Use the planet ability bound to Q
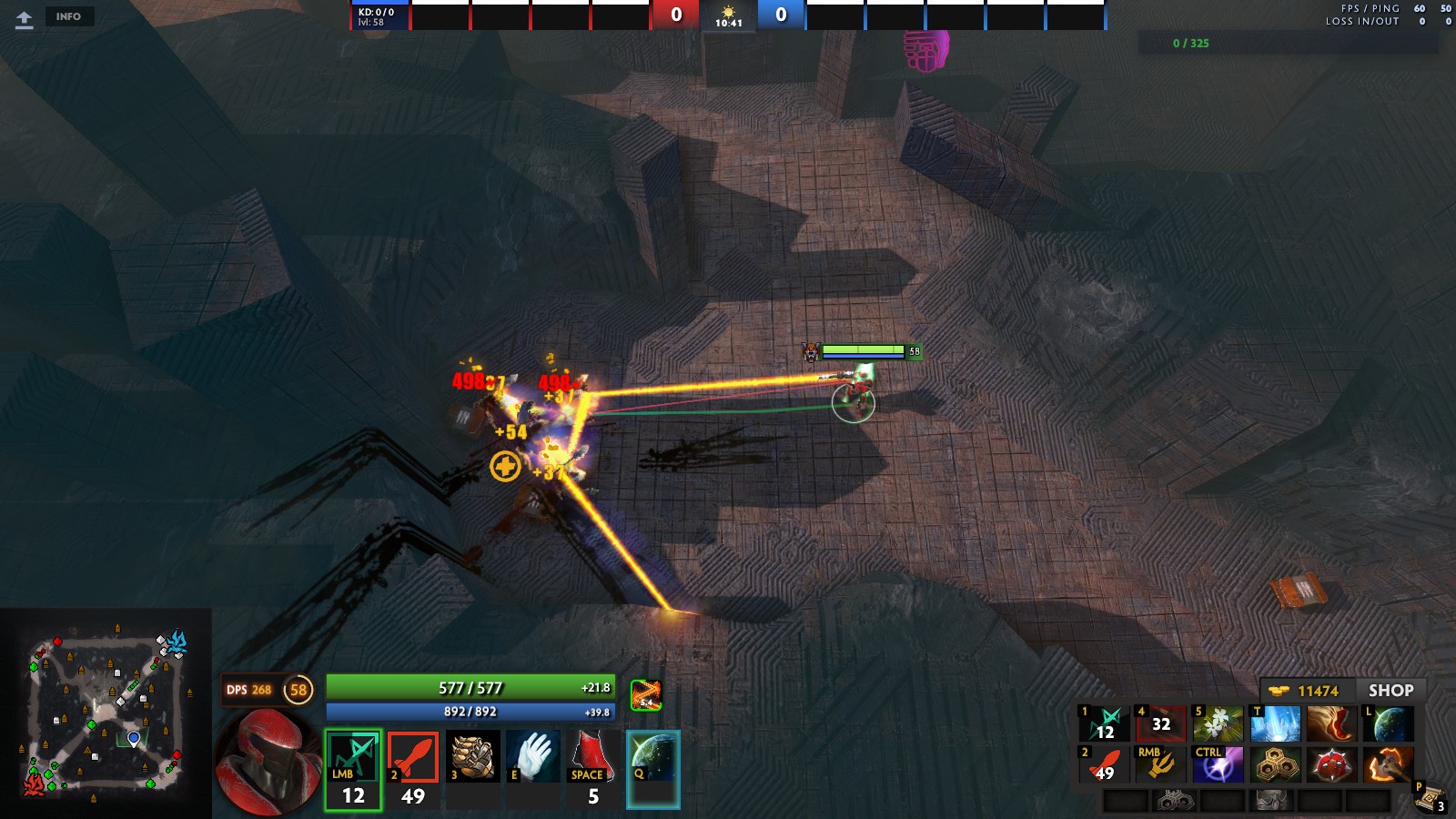Screen dimensions: 1456x819 click(x=653, y=769)
